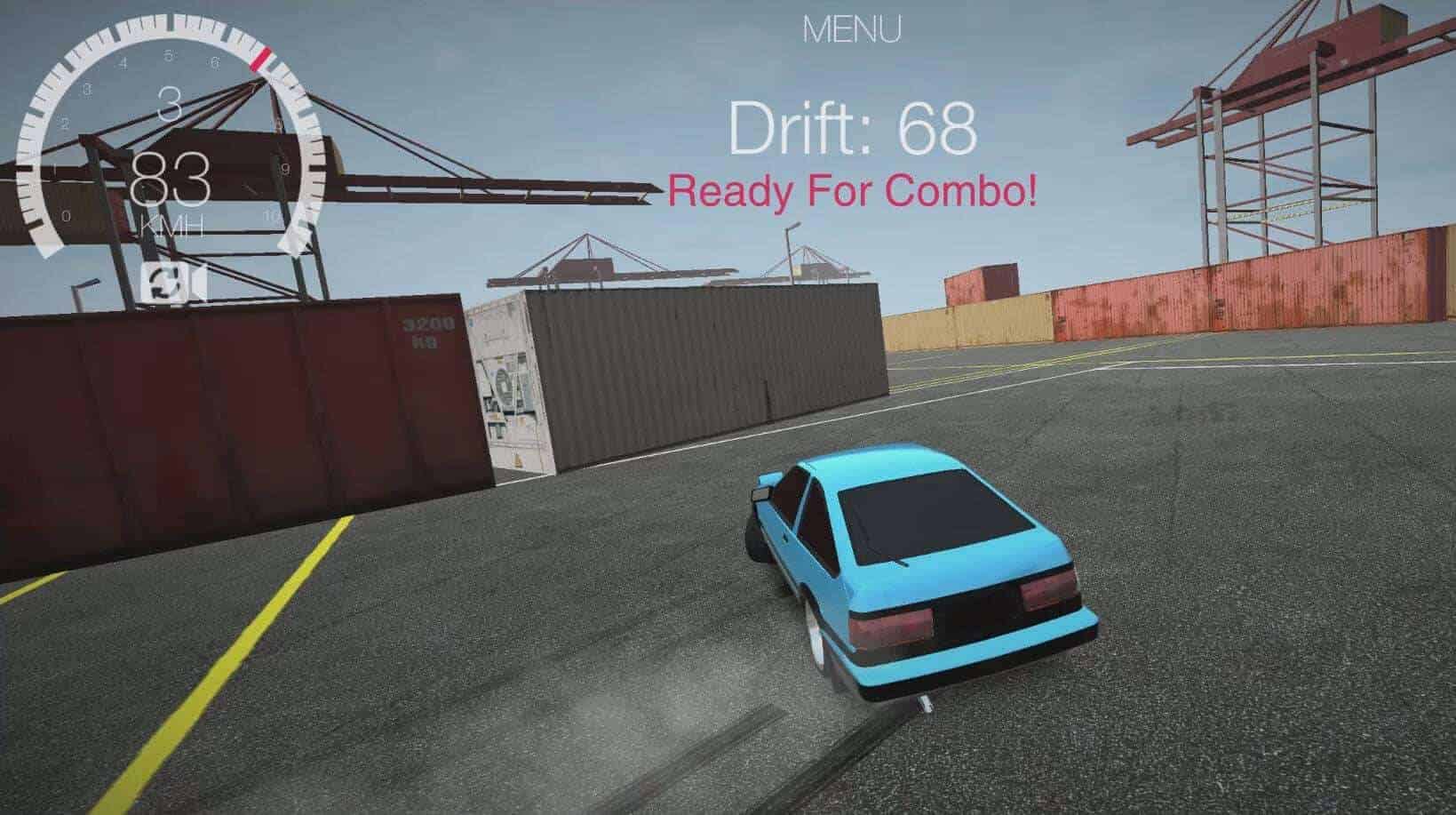Click the red redline marker on the tachometer
Image resolution: width=1456 pixels, height=815 pixels.
point(261,57)
